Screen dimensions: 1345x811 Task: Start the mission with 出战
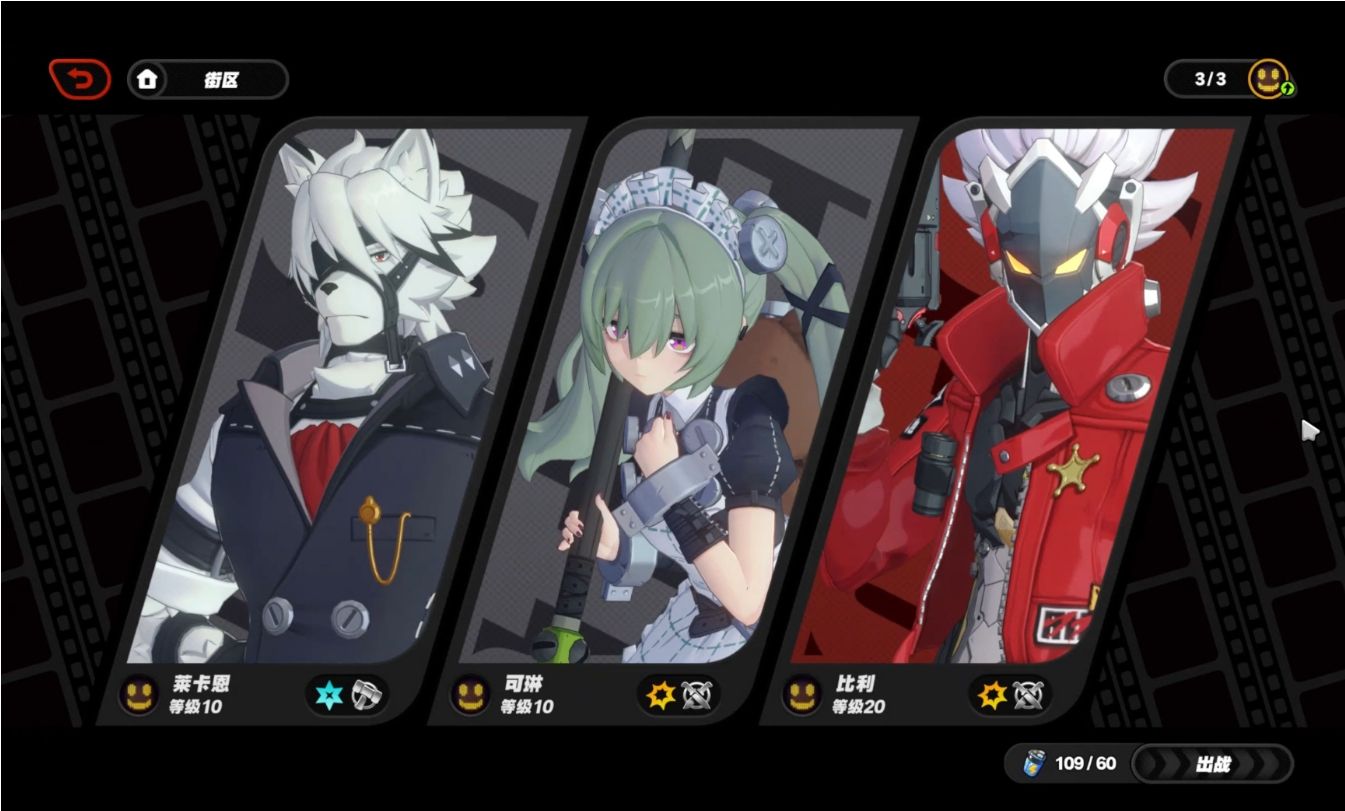[1212, 764]
